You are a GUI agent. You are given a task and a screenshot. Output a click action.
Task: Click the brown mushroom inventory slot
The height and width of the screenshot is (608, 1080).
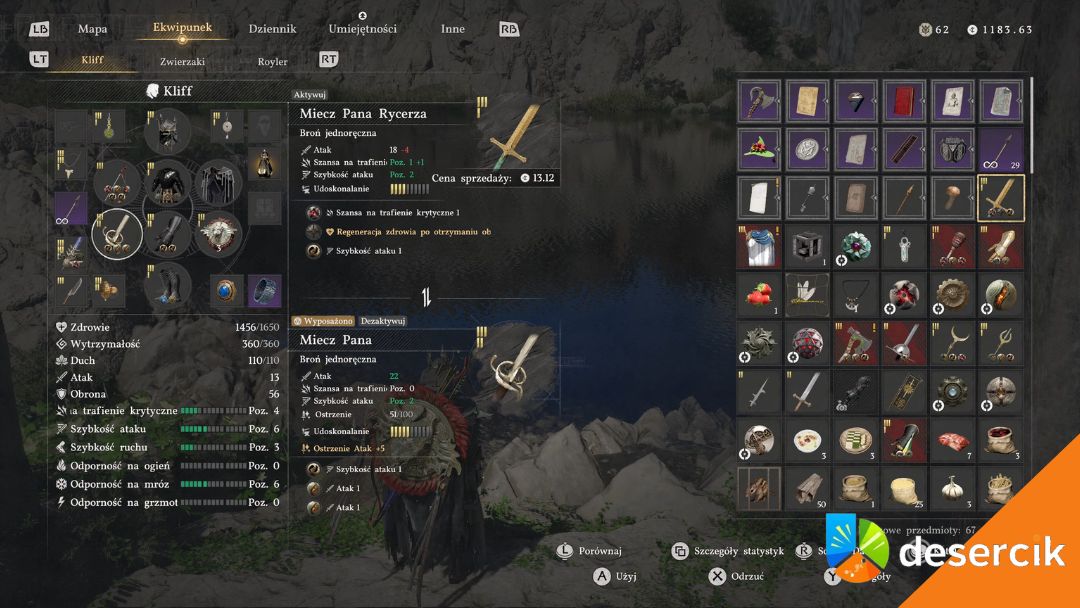952,198
